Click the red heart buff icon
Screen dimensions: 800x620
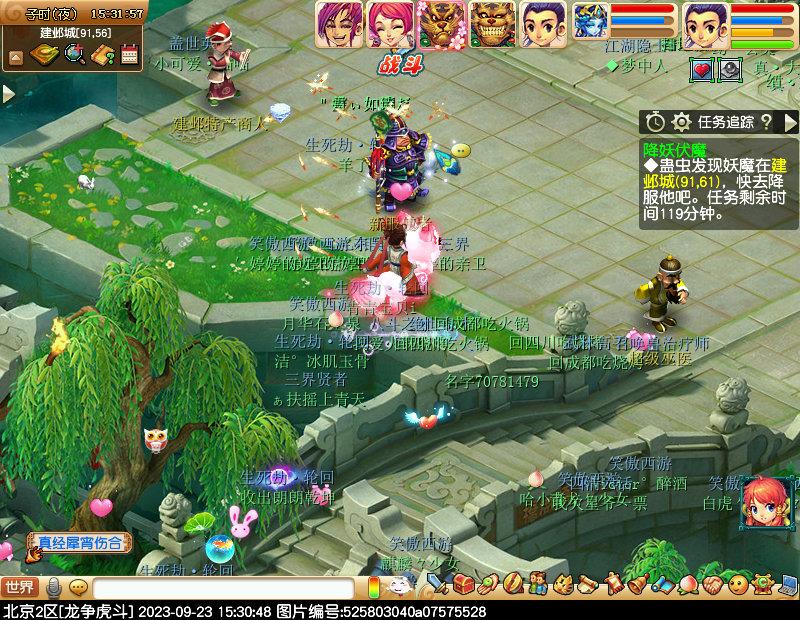pos(701,70)
